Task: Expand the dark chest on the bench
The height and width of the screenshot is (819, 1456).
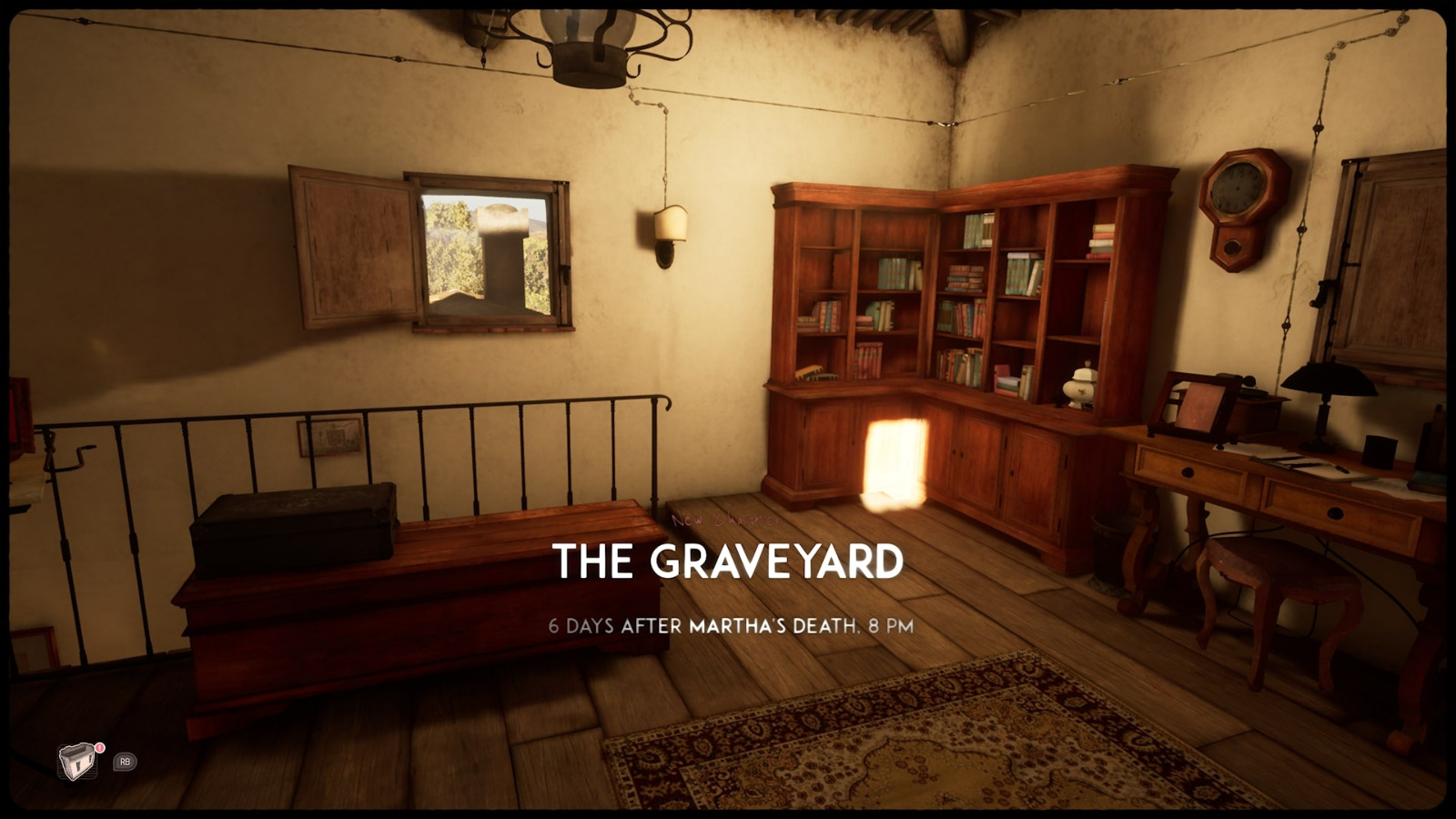Action: coord(291,523)
